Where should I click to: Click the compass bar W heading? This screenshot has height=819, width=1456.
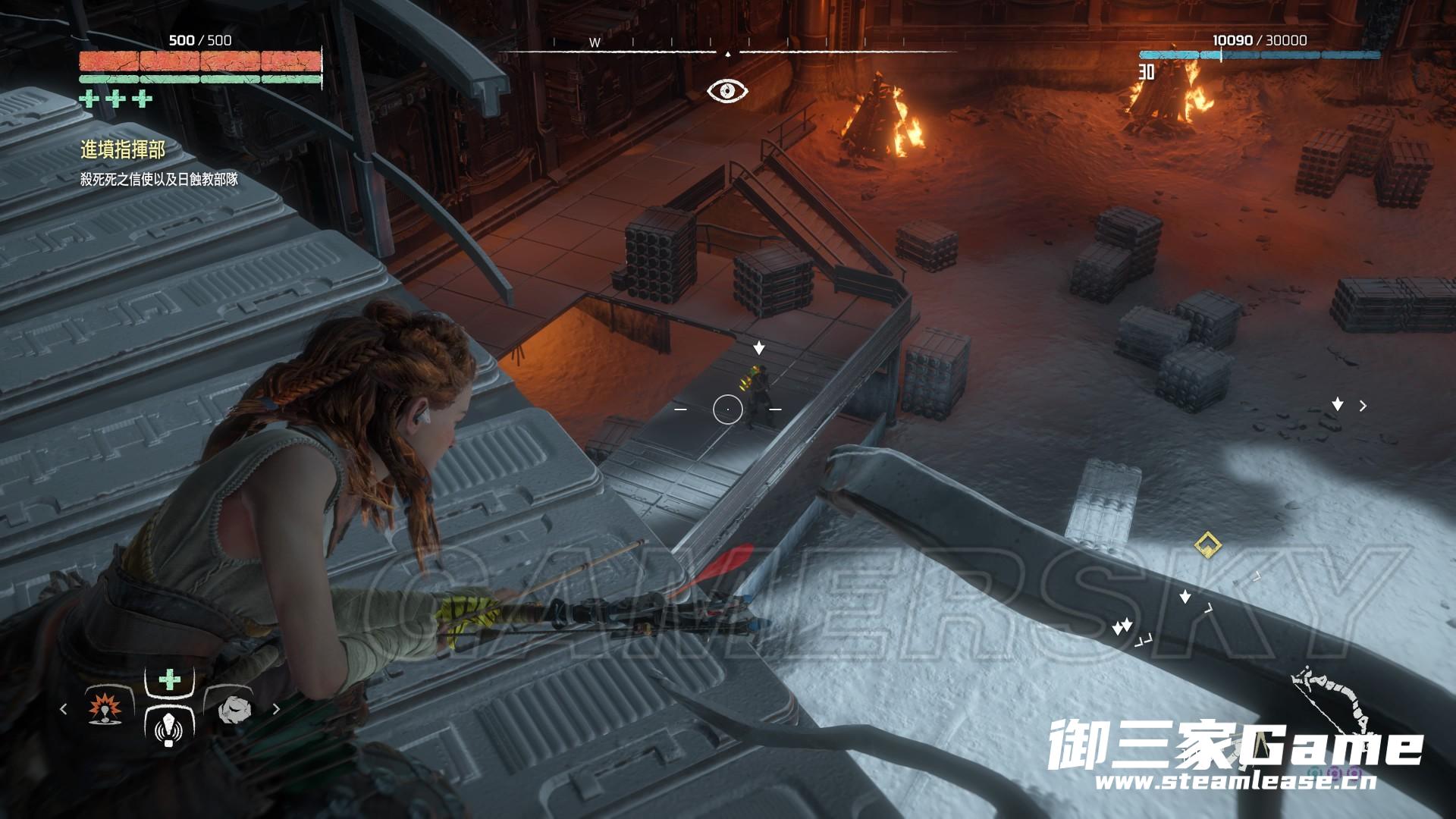coord(595,43)
